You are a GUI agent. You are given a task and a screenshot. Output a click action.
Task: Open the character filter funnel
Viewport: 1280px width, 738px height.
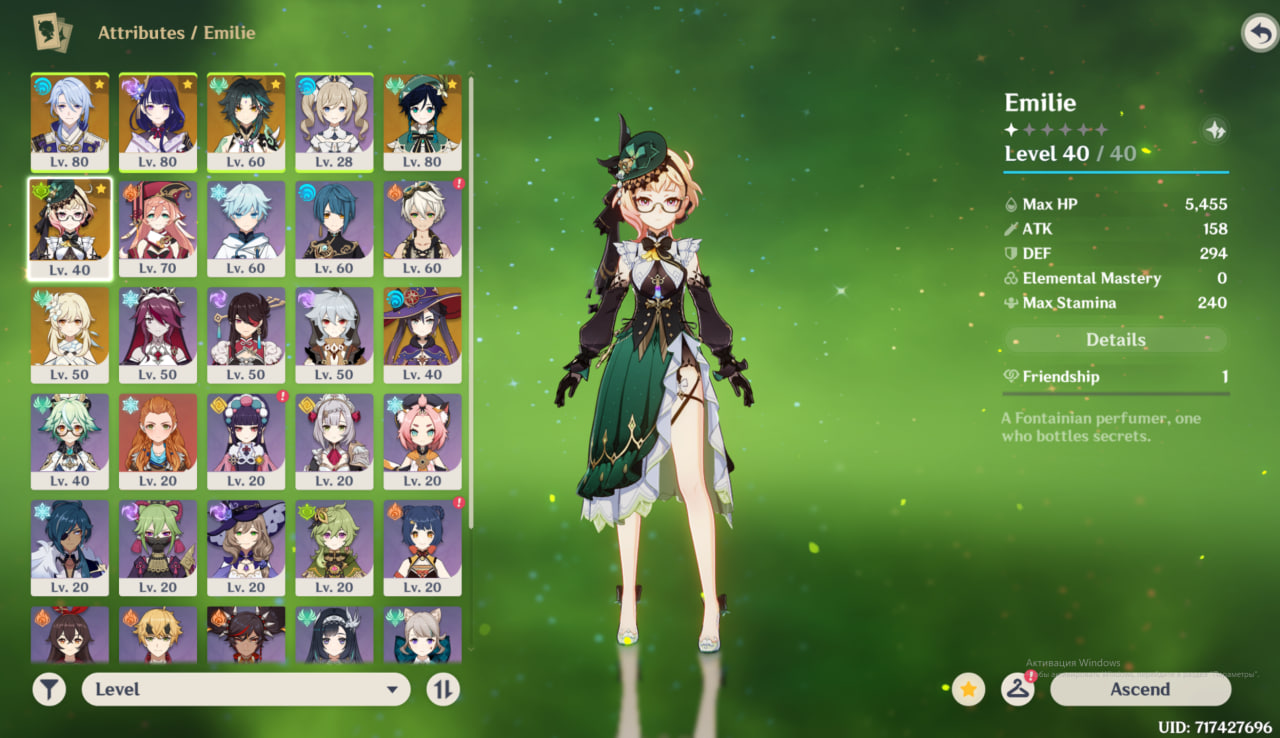pos(48,689)
